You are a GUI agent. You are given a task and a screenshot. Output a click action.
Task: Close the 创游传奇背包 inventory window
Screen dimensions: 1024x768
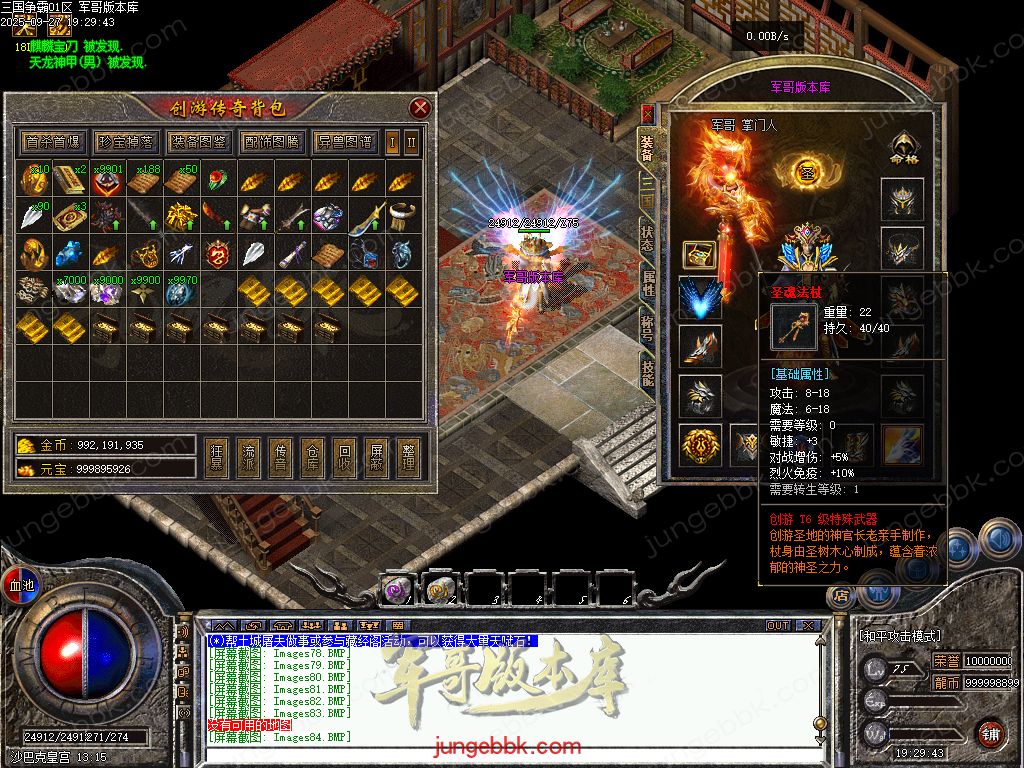(420, 108)
